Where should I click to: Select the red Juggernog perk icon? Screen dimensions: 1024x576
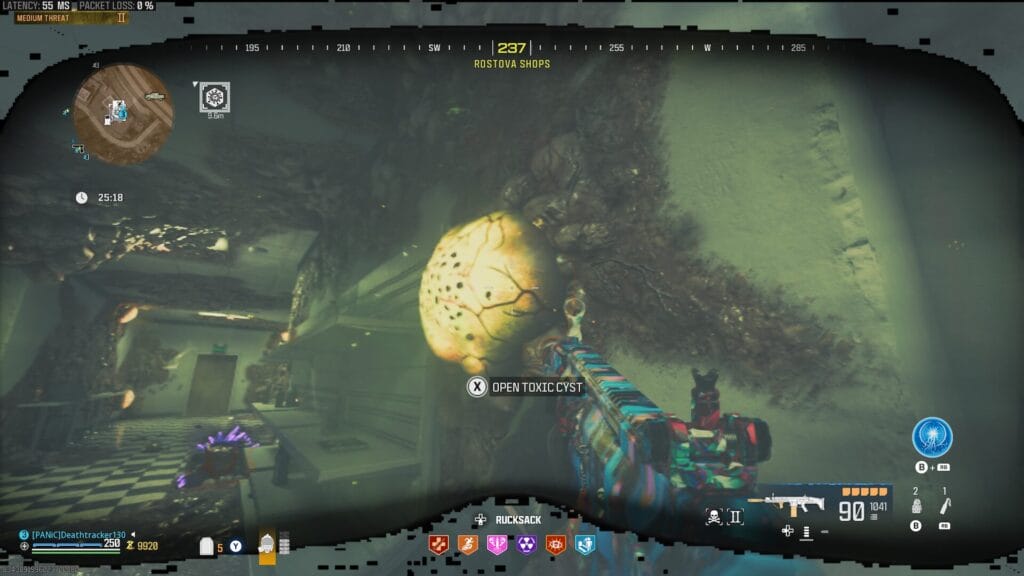click(x=438, y=544)
